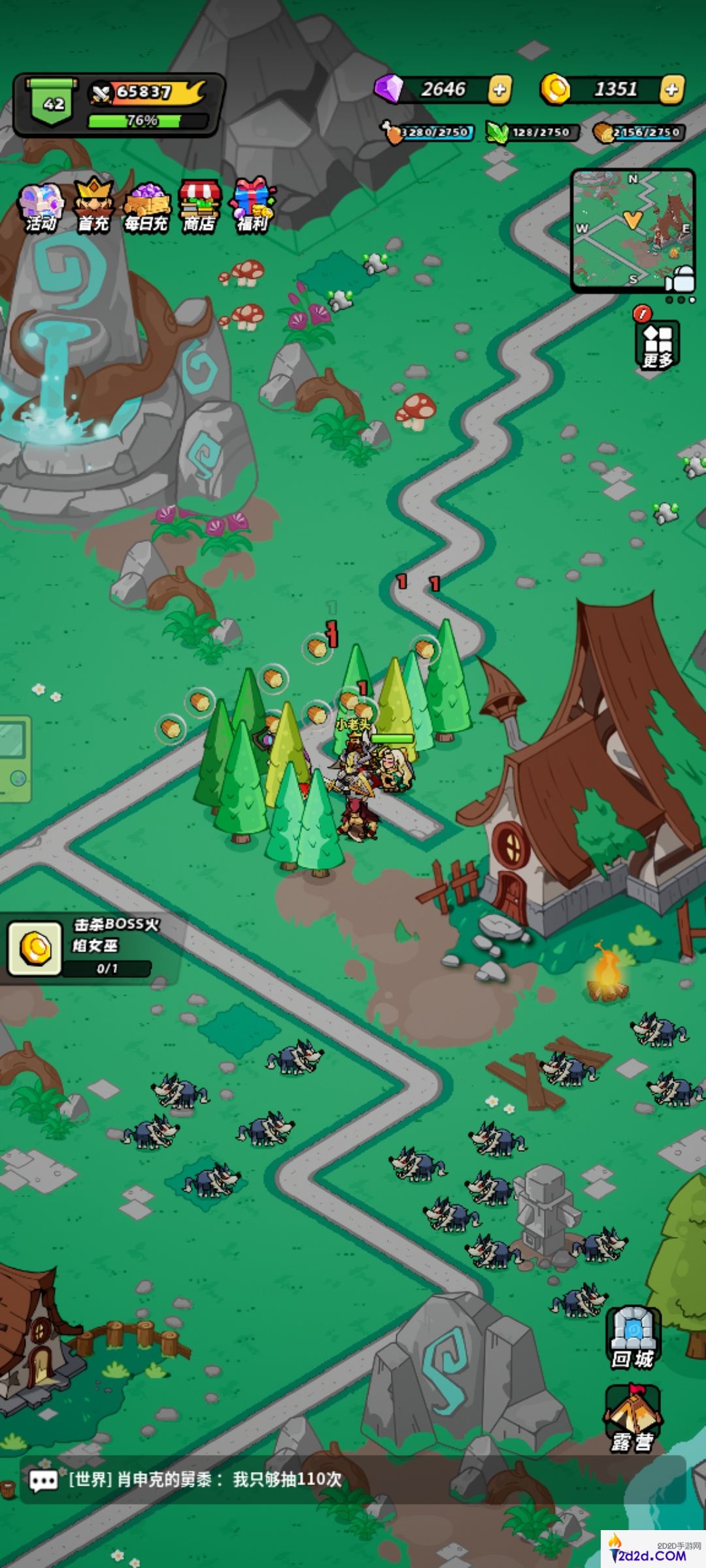
Task: Open the green handheld device side tab
Action: (x=14, y=758)
